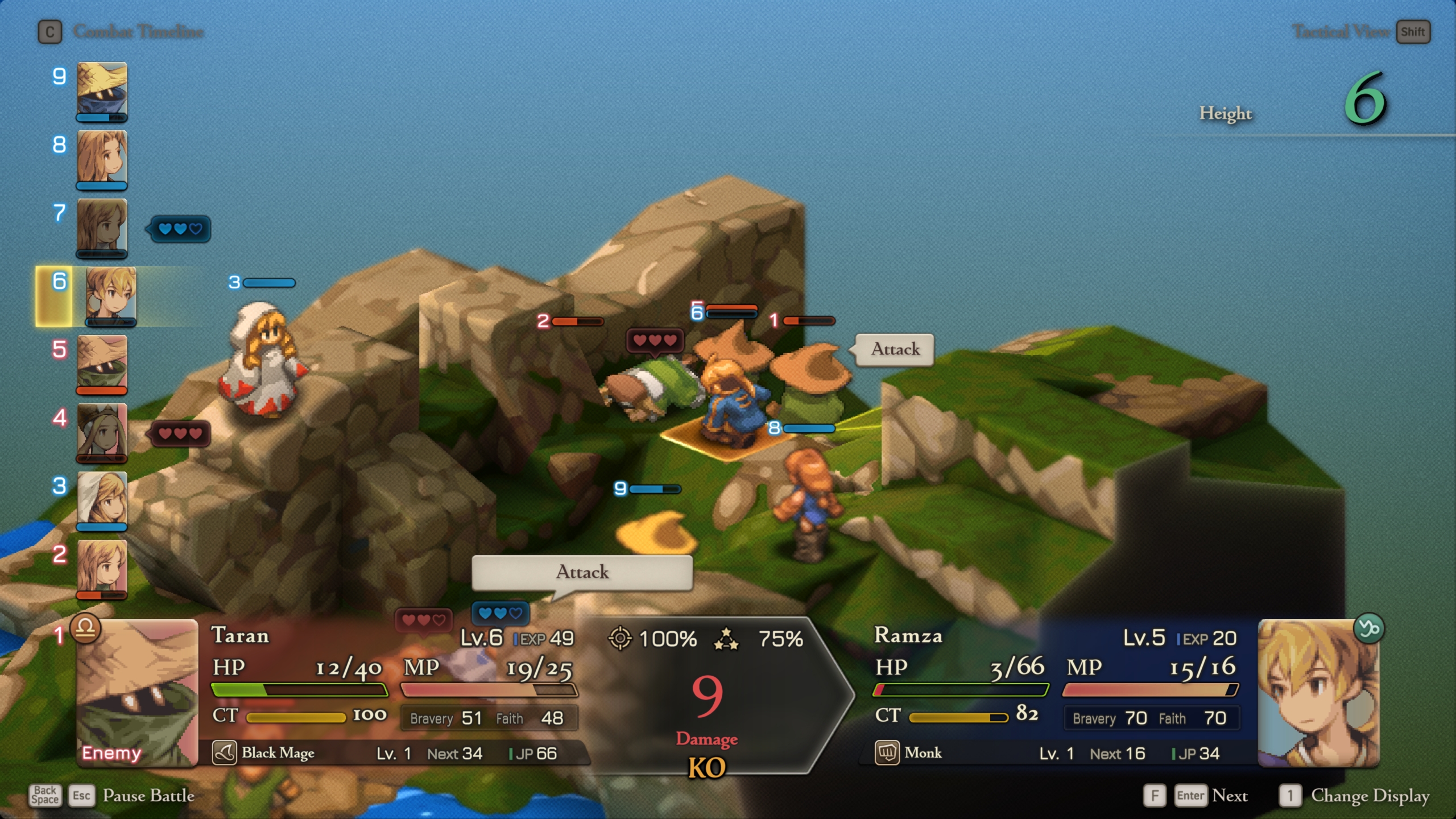Click the Monk job icon

click(x=887, y=752)
